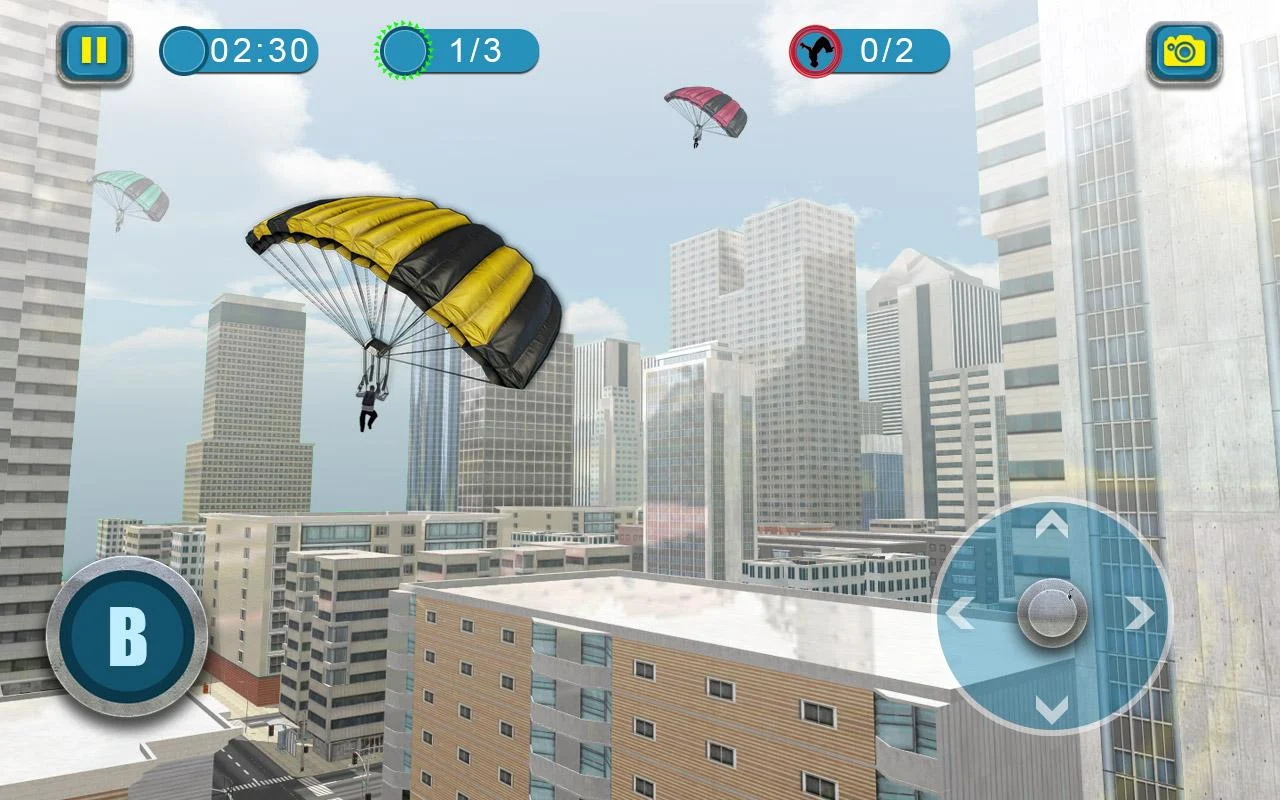Steer left with the joystick's left arrow
Image resolution: width=1280 pixels, height=800 pixels.
click(x=960, y=613)
